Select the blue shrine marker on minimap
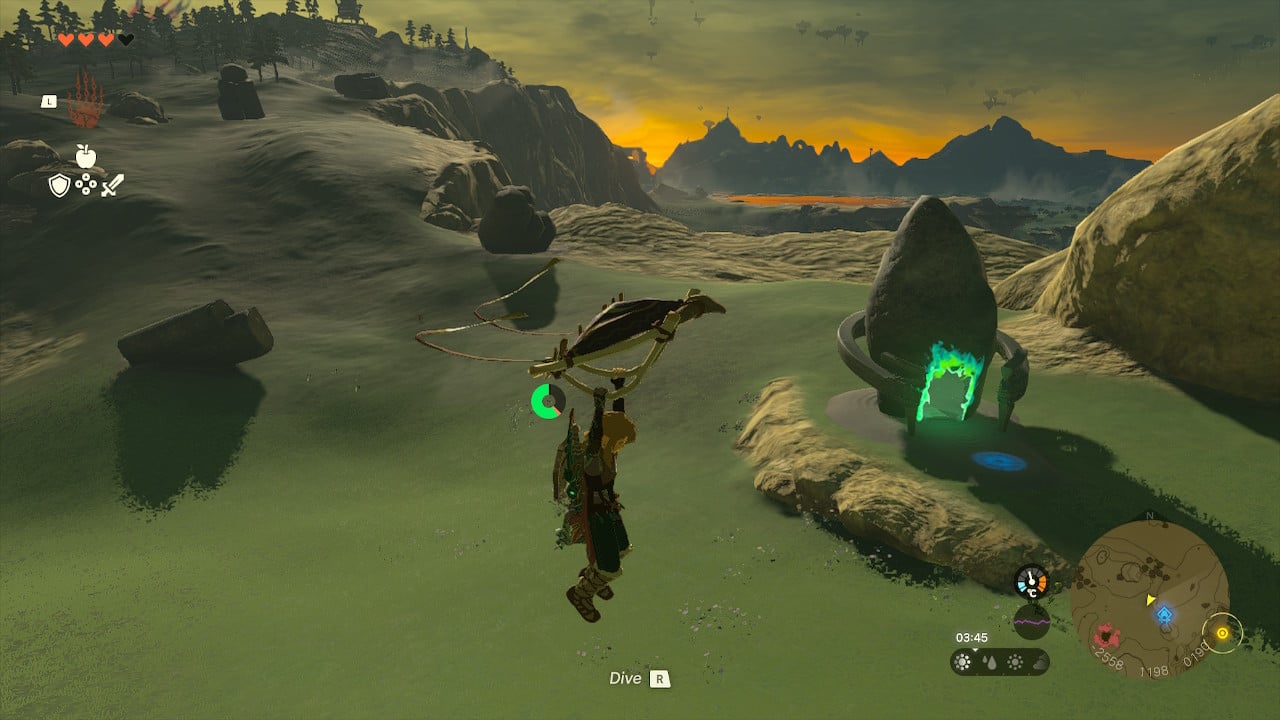This screenshot has width=1280, height=720. [x=1164, y=614]
